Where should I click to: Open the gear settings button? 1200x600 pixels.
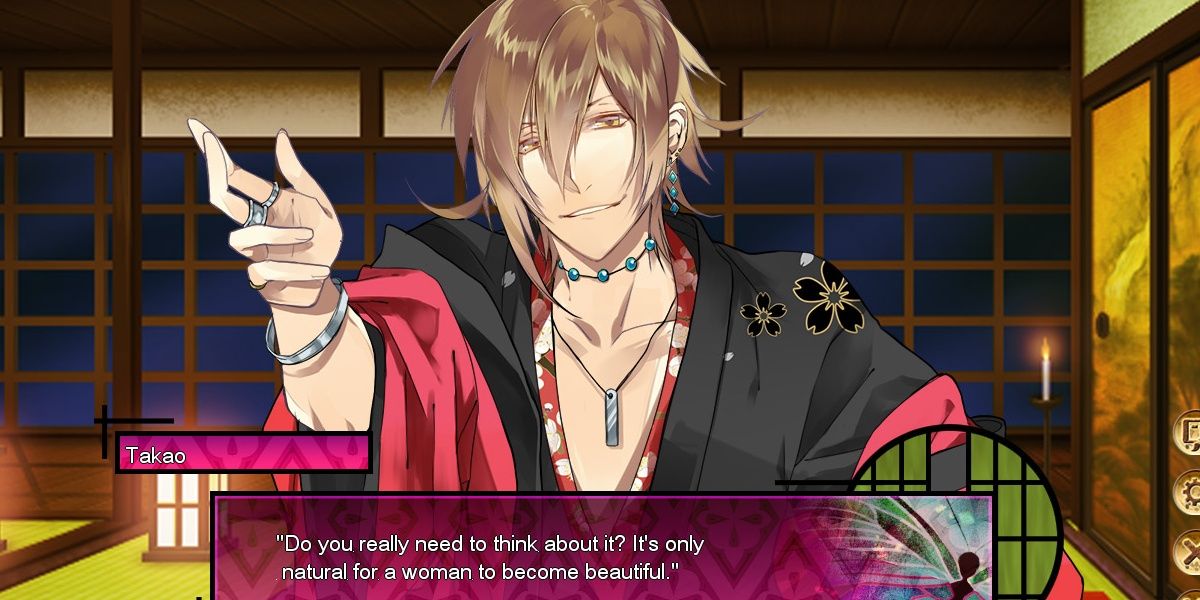point(1190,492)
